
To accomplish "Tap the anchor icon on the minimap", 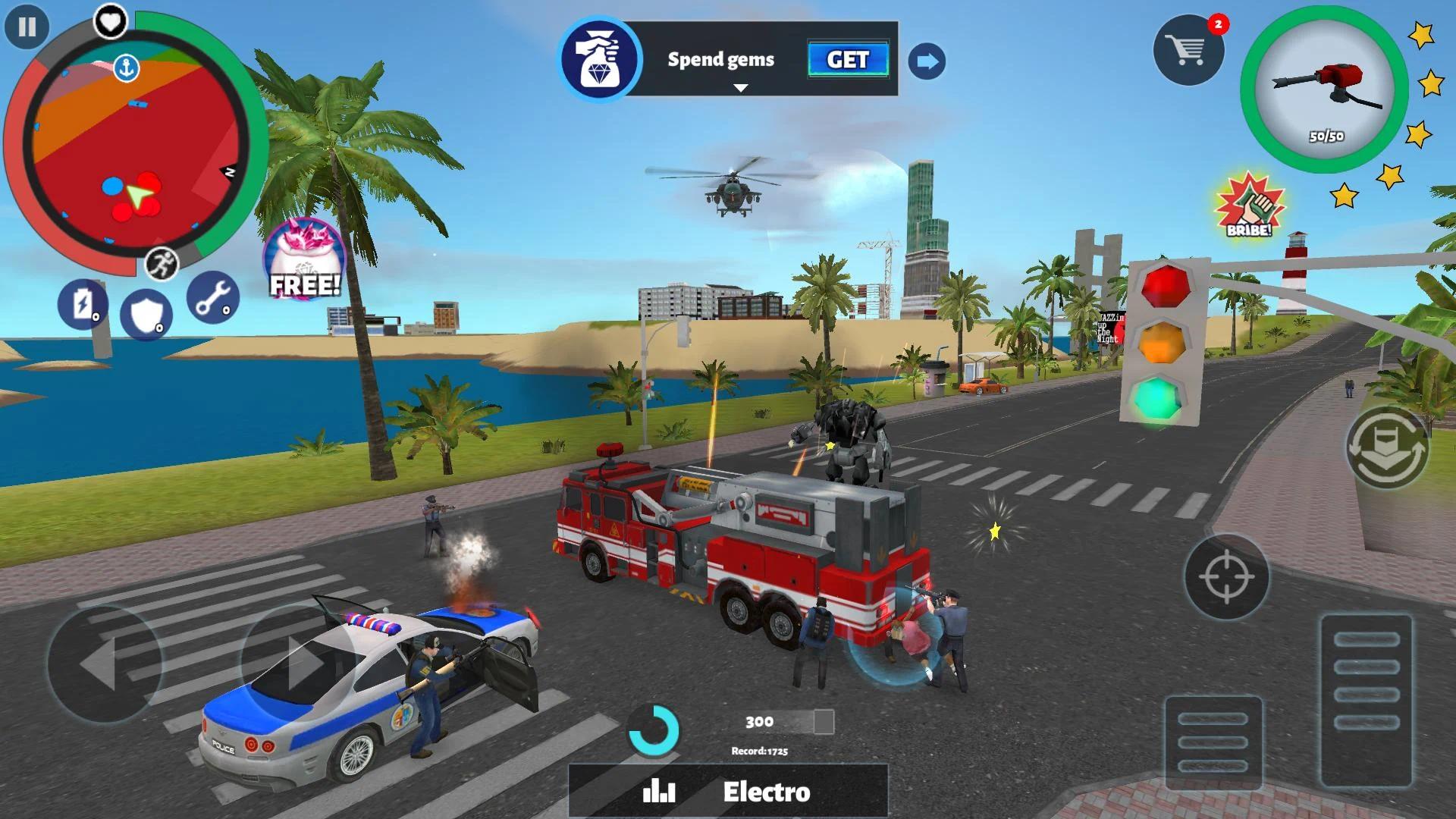I will (127, 67).
